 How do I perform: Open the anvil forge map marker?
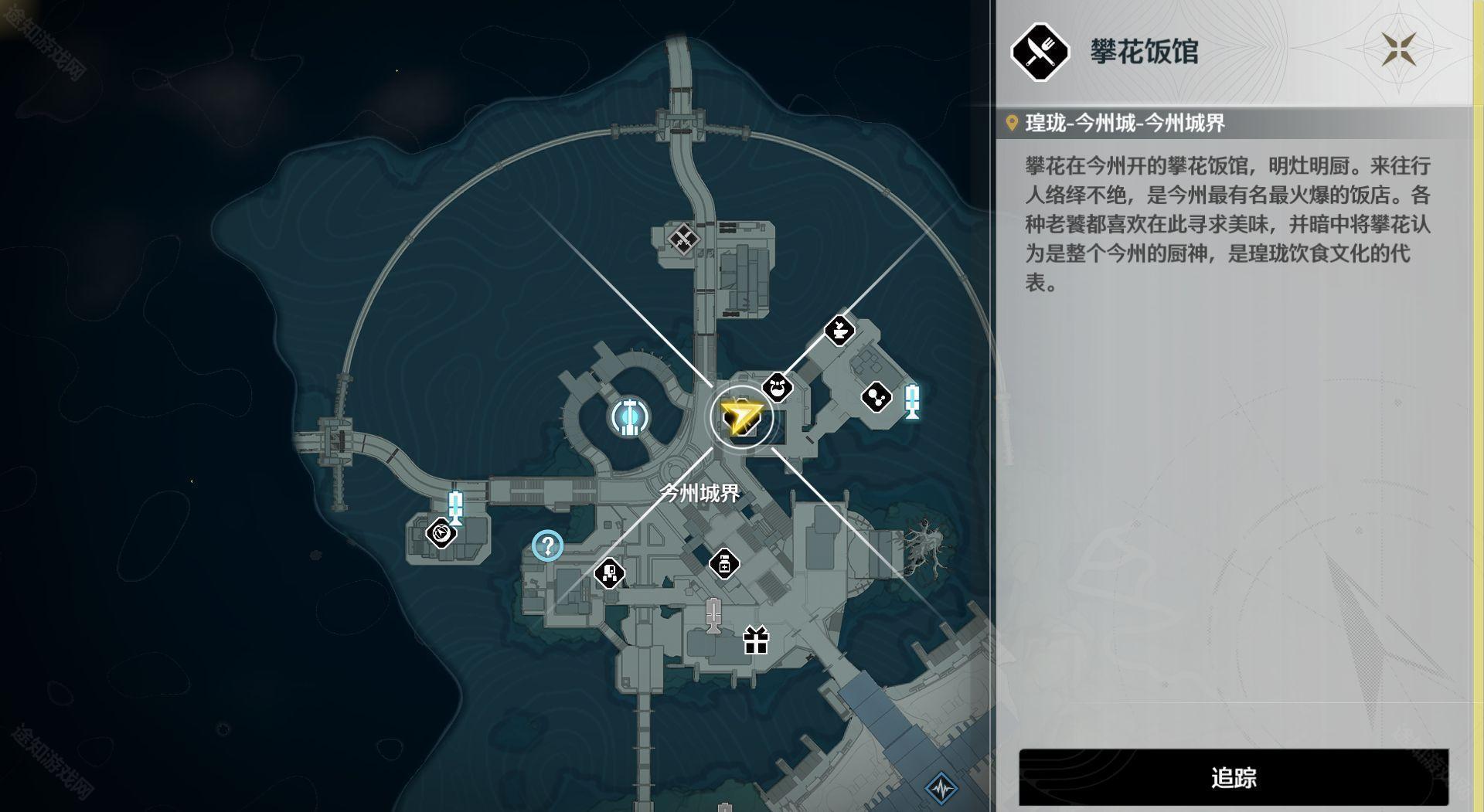tap(839, 331)
